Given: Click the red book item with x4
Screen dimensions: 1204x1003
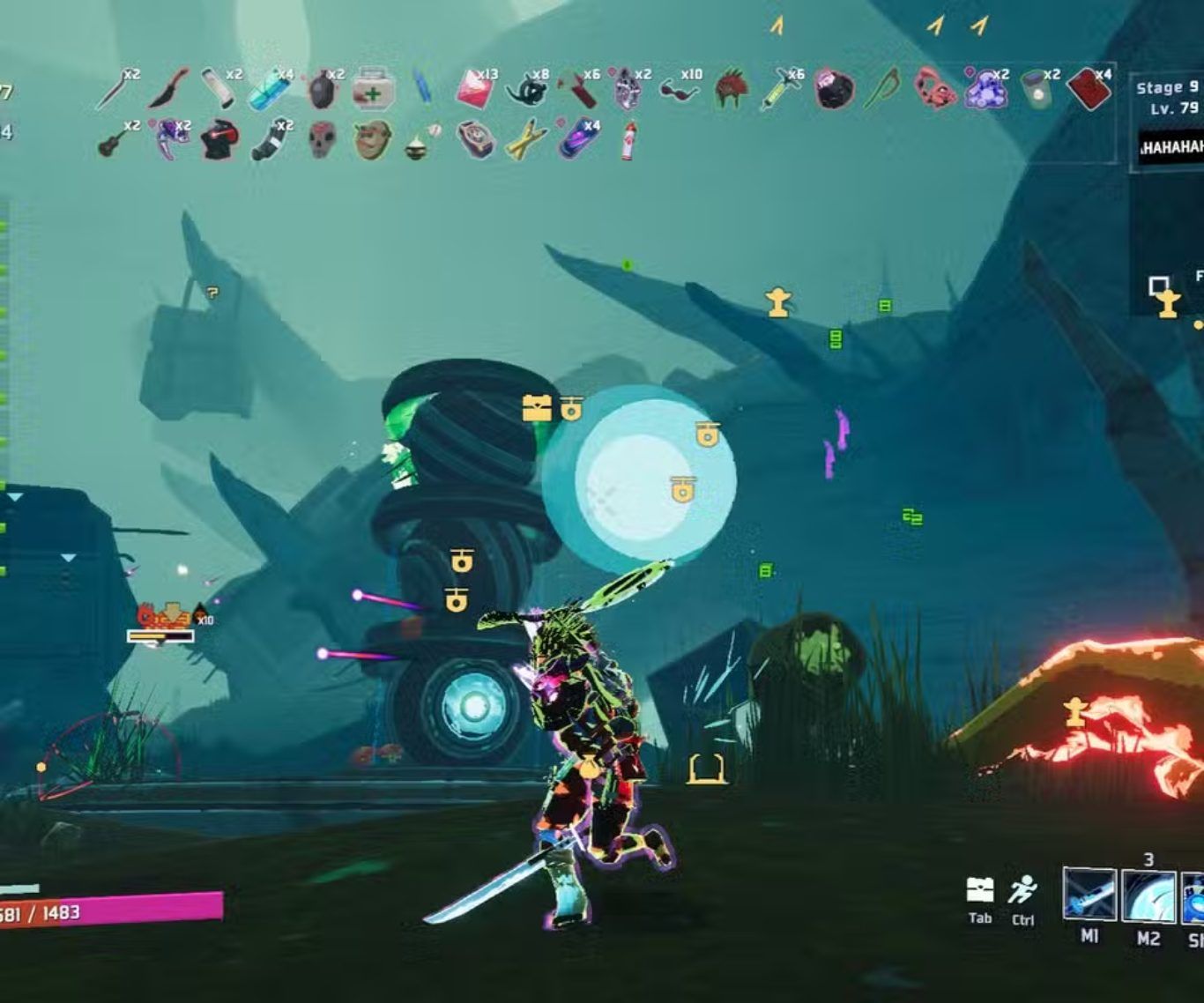Looking at the screenshot, I should point(1088,89).
